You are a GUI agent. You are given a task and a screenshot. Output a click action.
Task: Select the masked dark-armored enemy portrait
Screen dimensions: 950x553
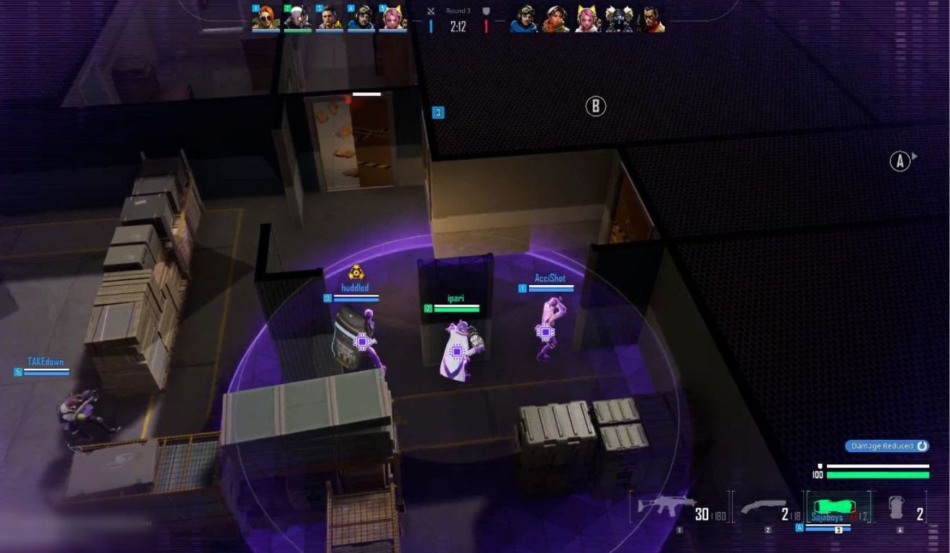(x=619, y=20)
